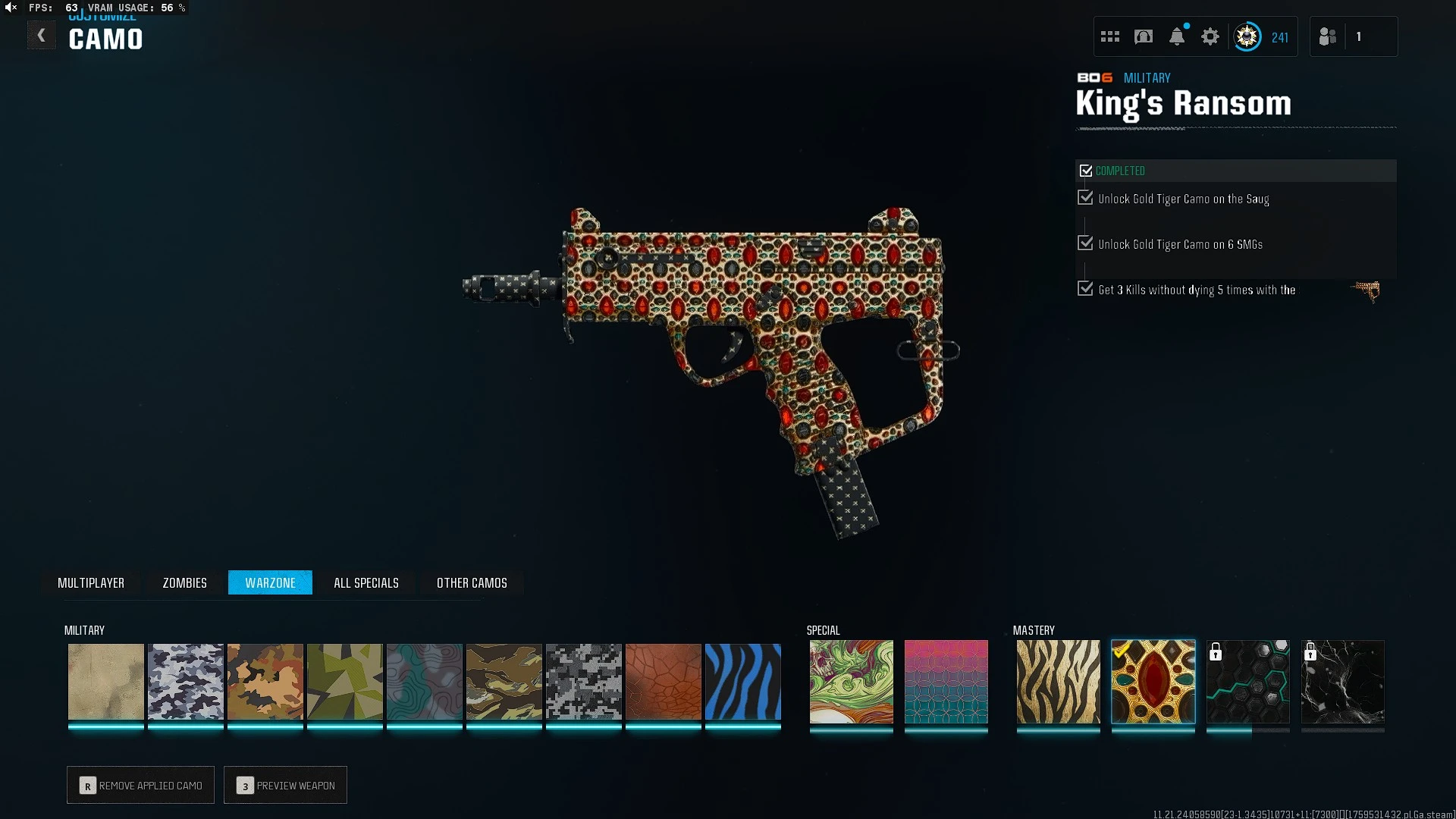Choose the King's Ransom jeweled camo
This screenshot has height=819, width=1456.
(1153, 681)
